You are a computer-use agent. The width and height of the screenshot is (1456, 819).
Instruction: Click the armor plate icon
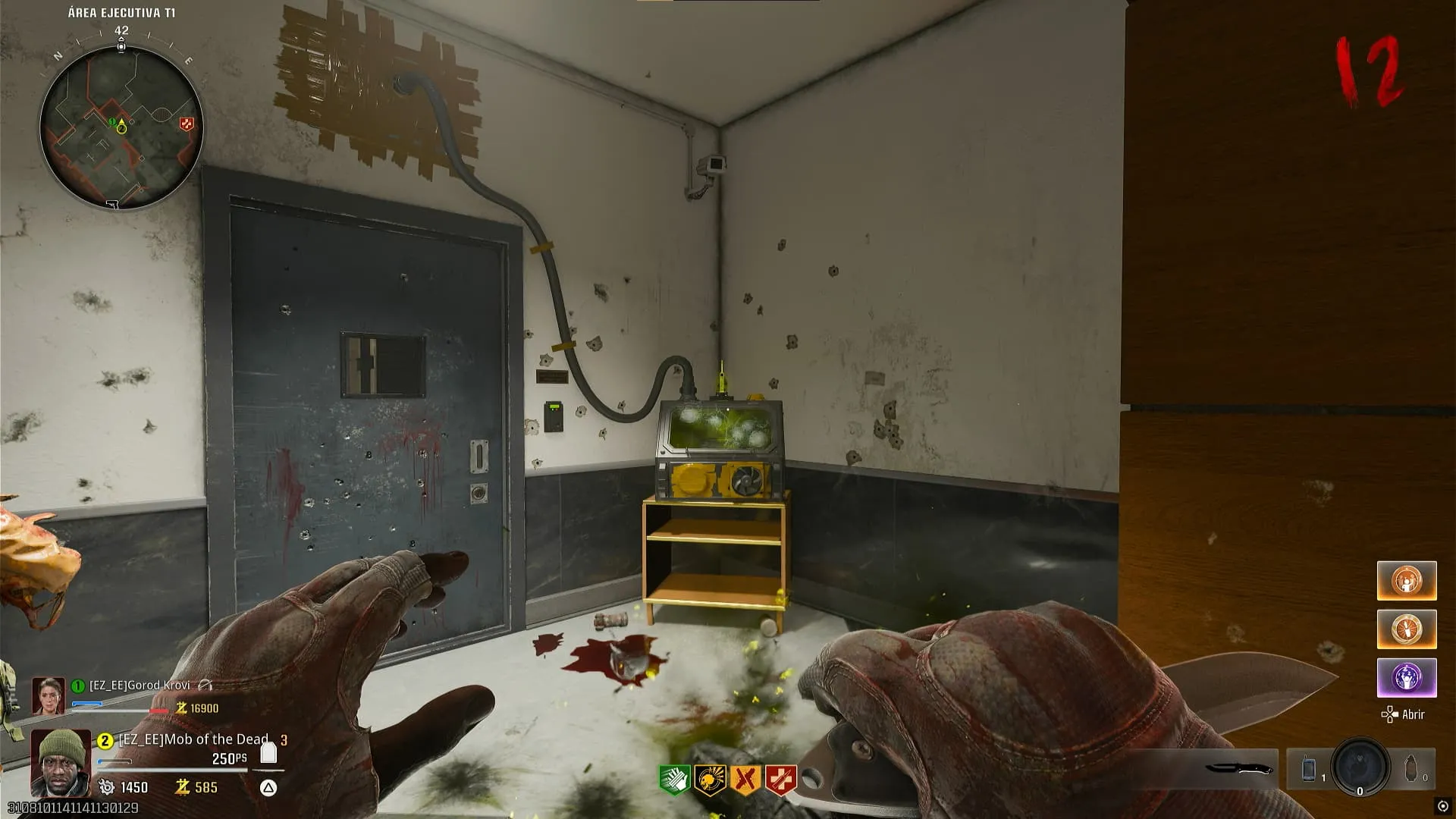[x=268, y=752]
